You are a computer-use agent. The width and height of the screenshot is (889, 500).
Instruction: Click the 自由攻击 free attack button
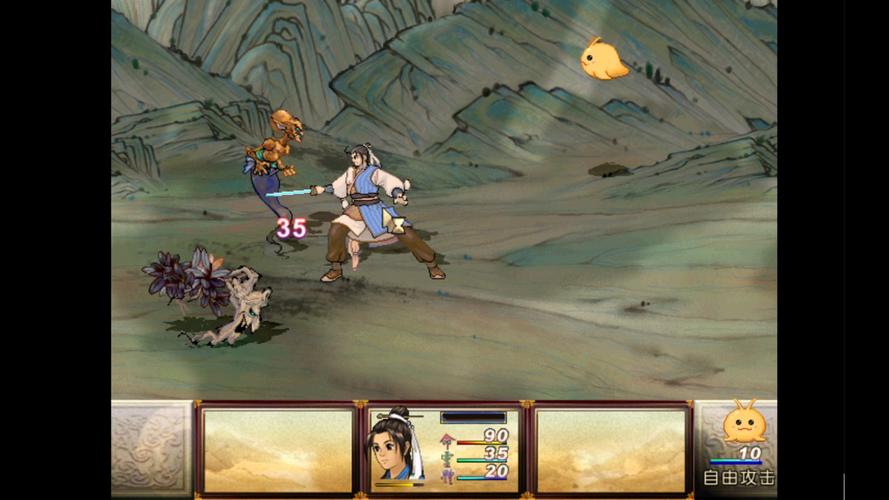pyautogui.click(x=738, y=478)
